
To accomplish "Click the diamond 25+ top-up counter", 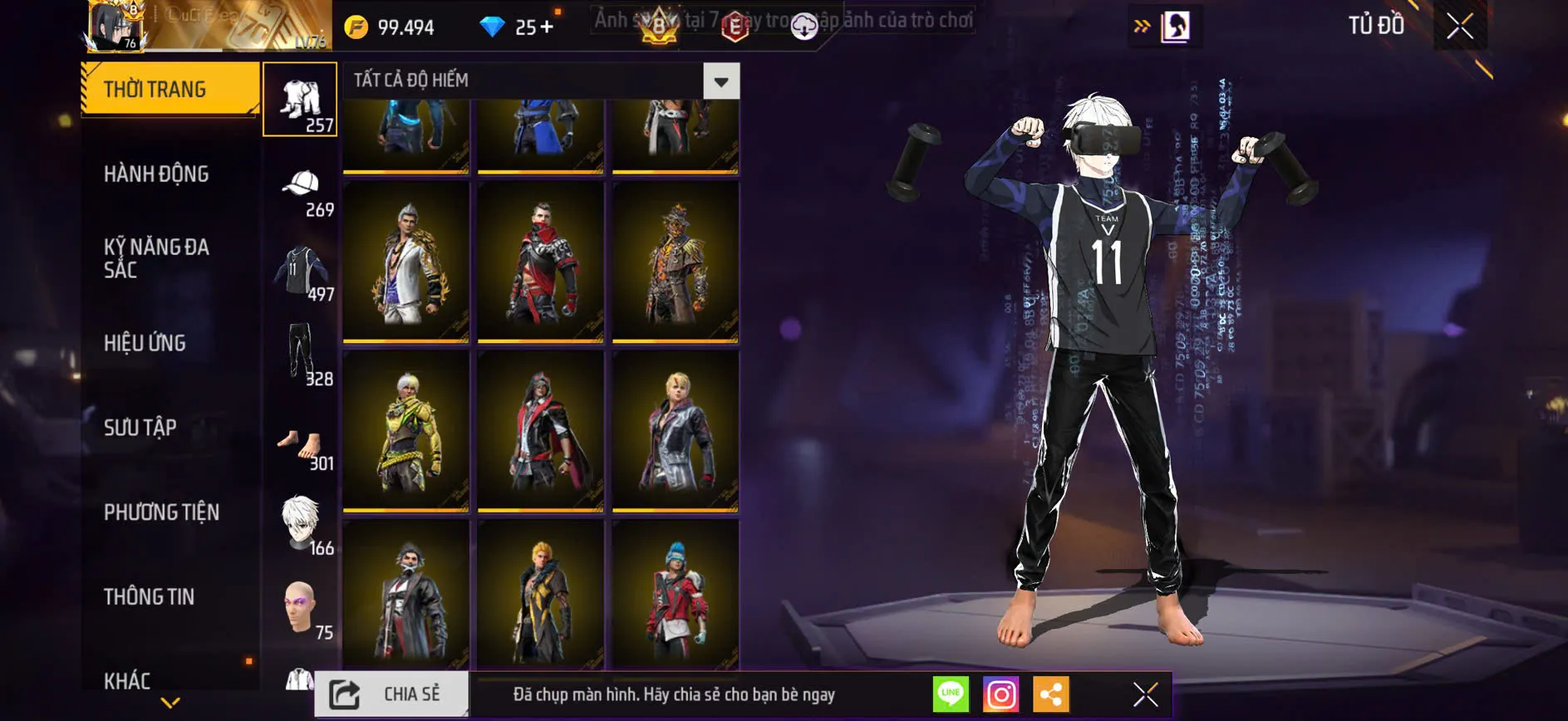I will point(516,26).
